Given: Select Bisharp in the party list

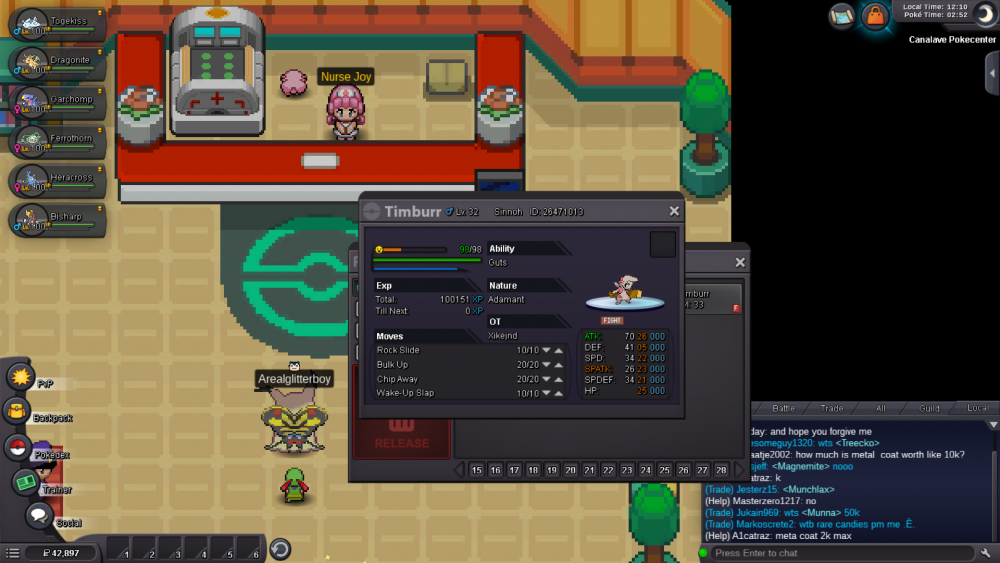Looking at the screenshot, I should [x=57, y=220].
